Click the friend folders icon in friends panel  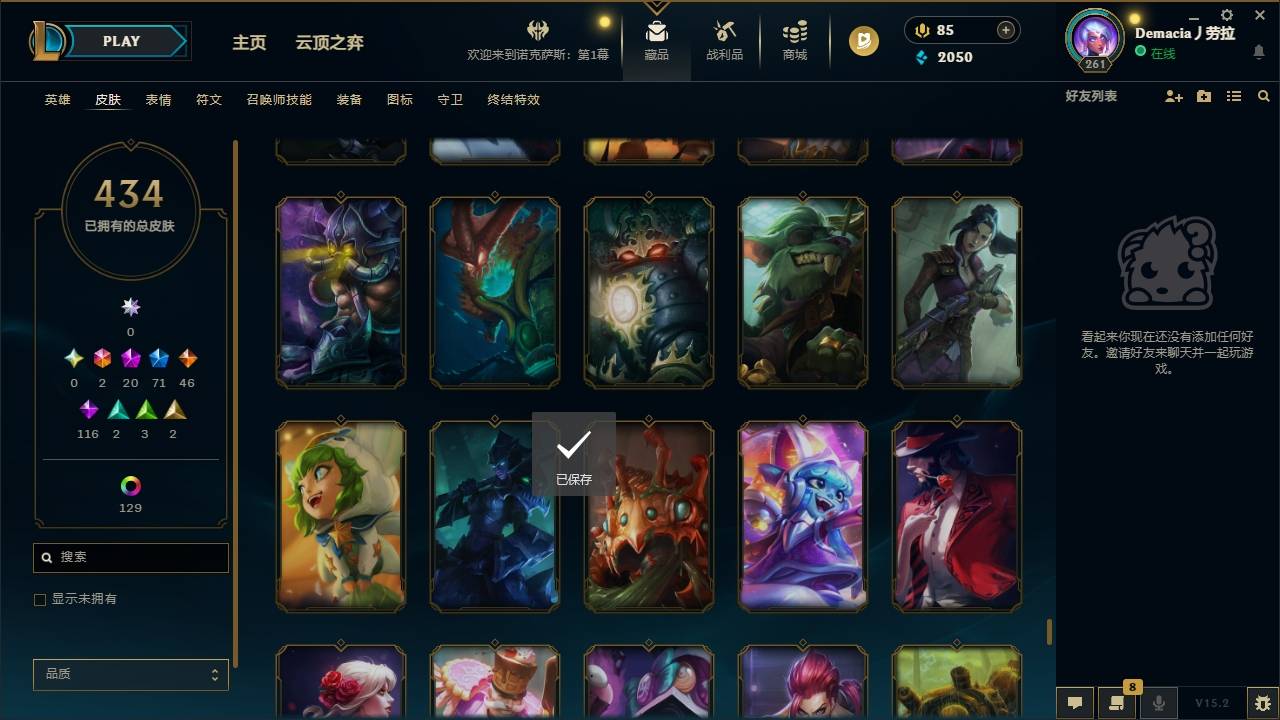point(1203,96)
